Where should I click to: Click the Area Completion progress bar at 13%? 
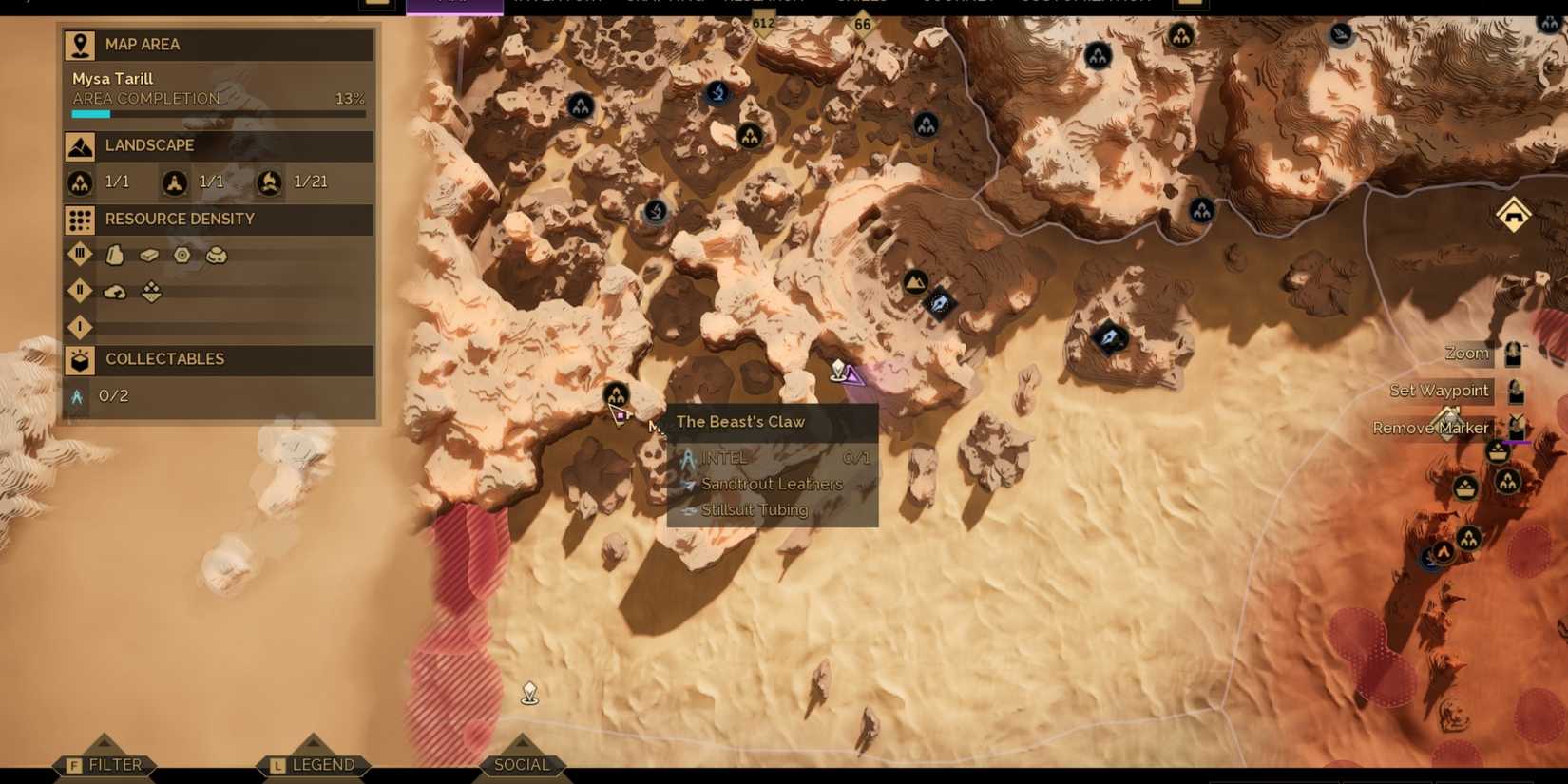219,113
